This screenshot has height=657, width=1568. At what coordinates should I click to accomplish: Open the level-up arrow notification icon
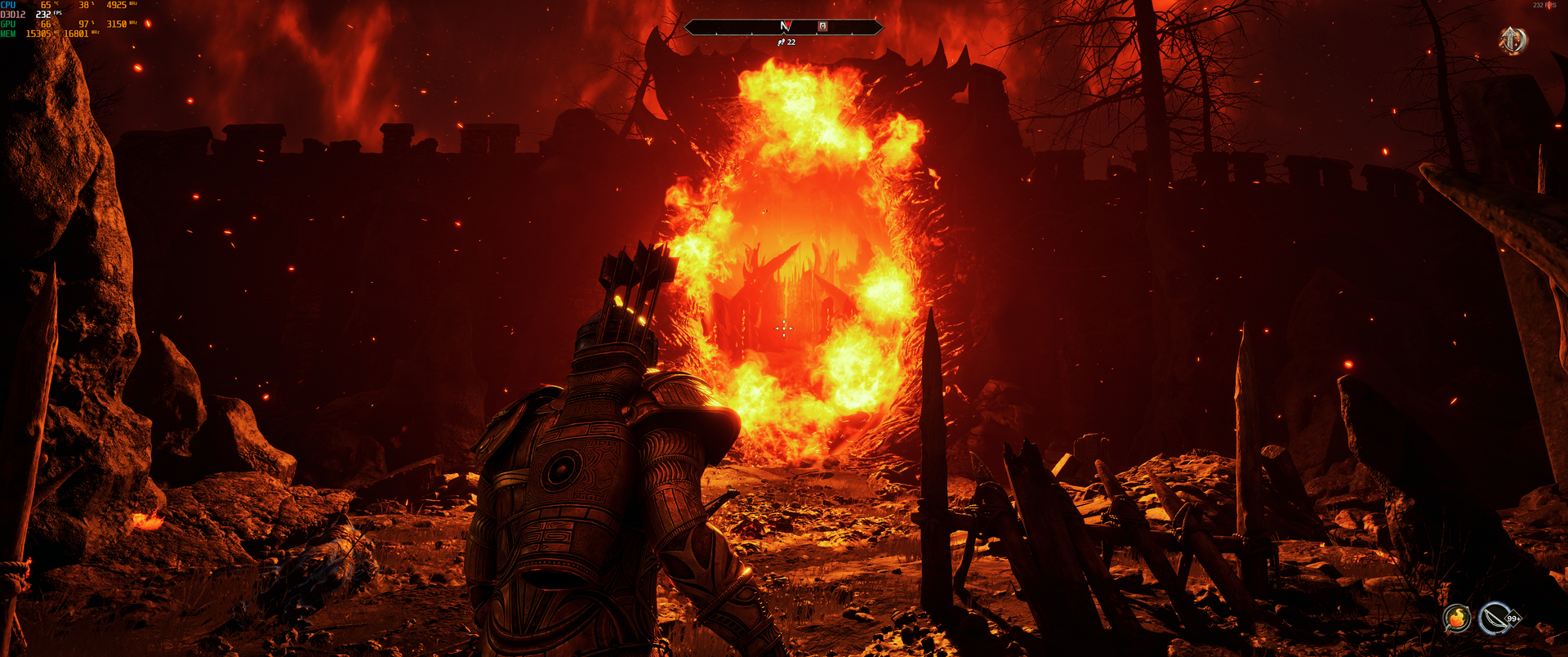pyautogui.click(x=1512, y=39)
